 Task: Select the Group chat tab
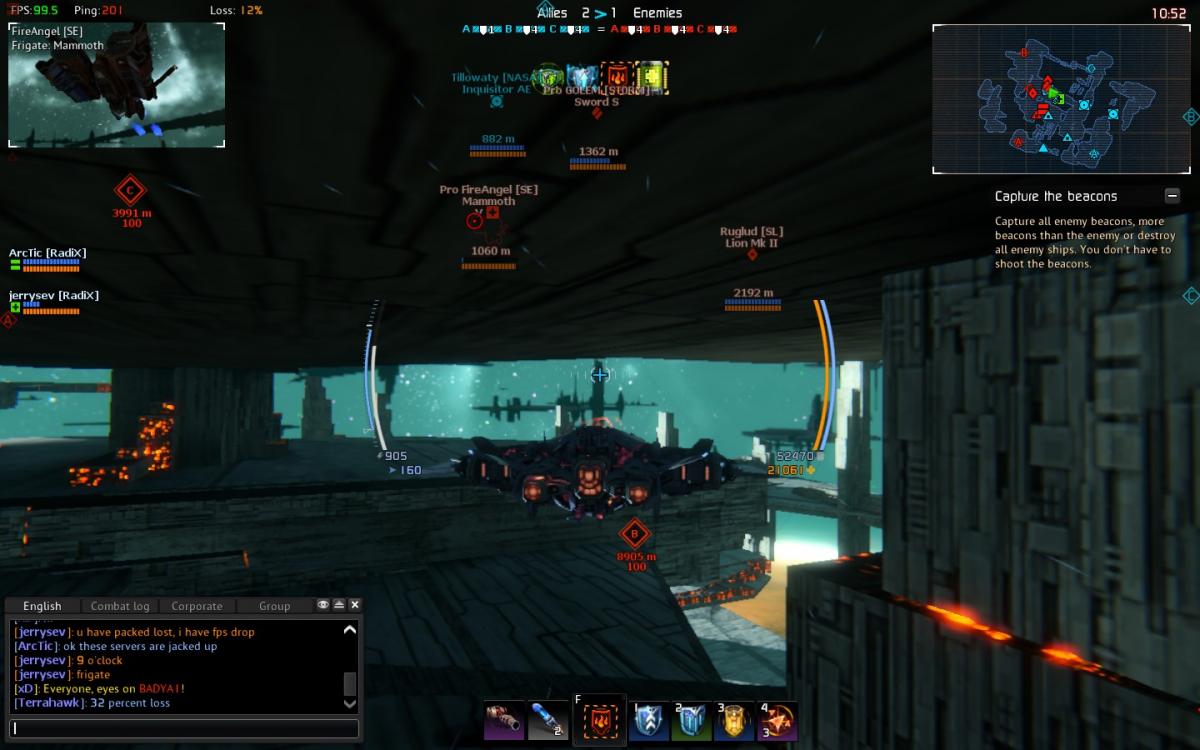click(x=274, y=606)
